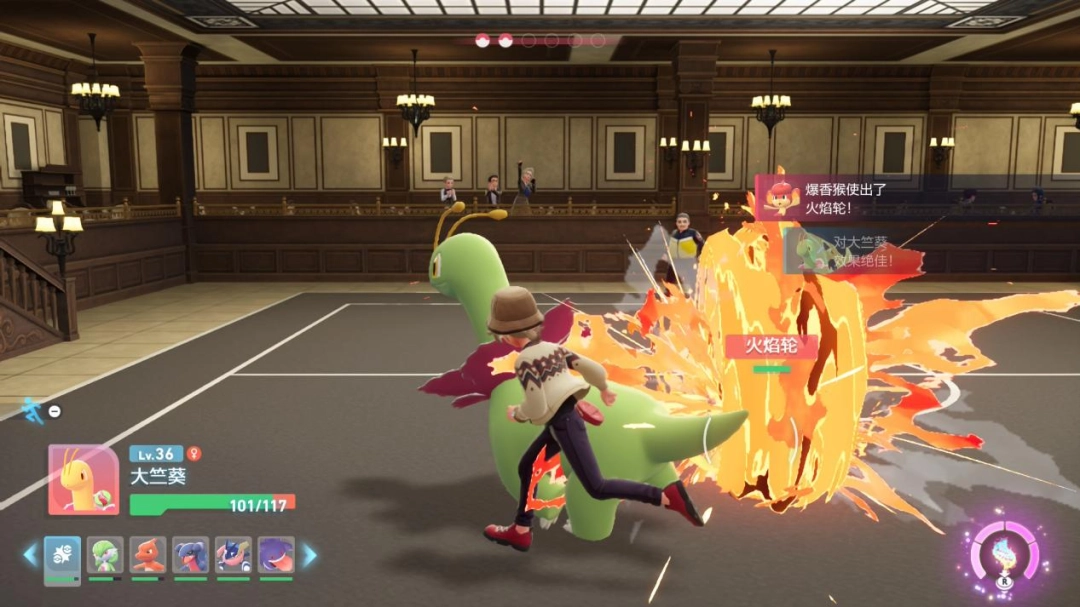Click the active Meganium portrait
Image resolution: width=1080 pixels, height=607 pixels.
83,480
